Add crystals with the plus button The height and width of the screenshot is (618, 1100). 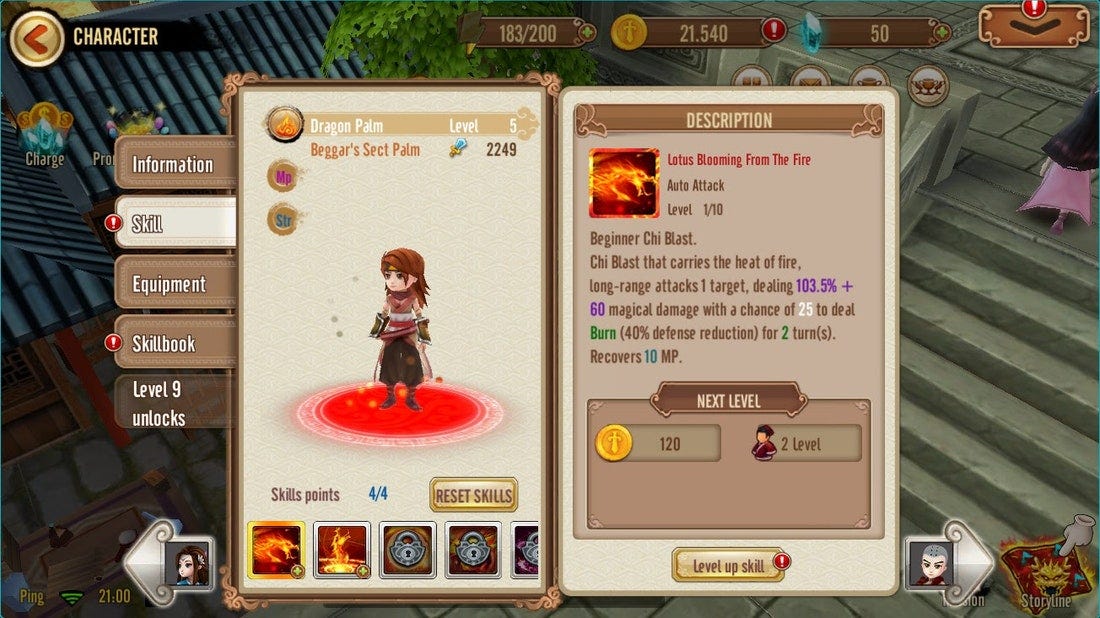(939, 33)
